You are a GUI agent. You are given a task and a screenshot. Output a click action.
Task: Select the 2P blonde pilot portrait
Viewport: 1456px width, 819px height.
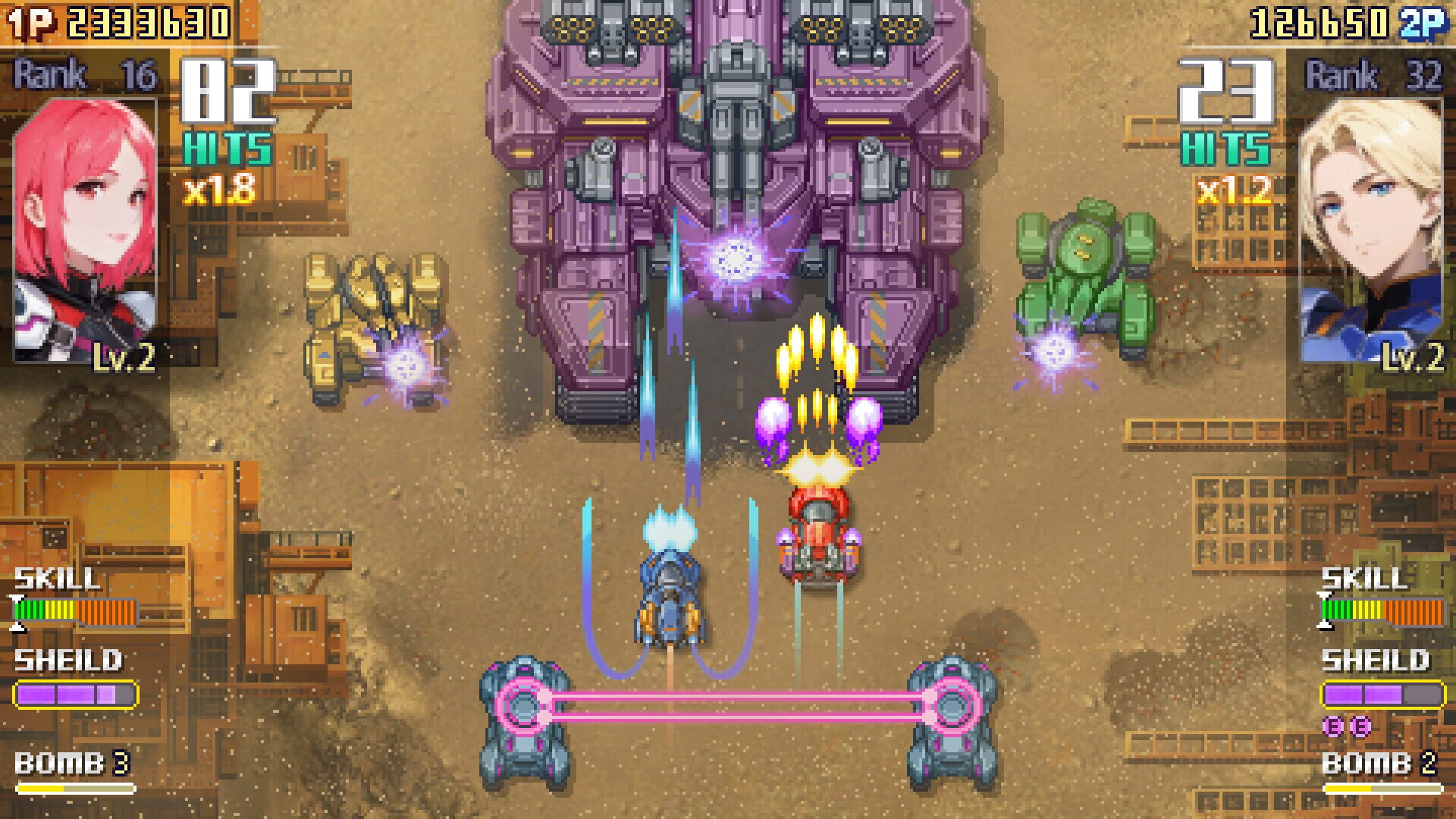point(1373,227)
